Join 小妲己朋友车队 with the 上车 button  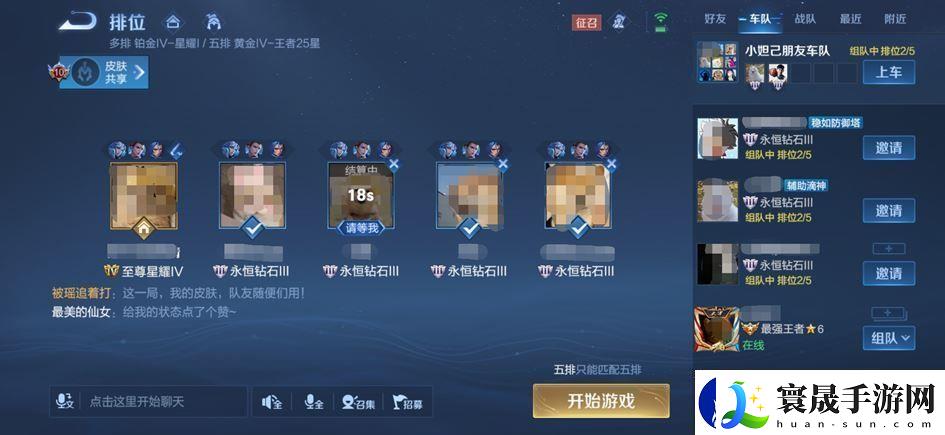tap(888, 72)
